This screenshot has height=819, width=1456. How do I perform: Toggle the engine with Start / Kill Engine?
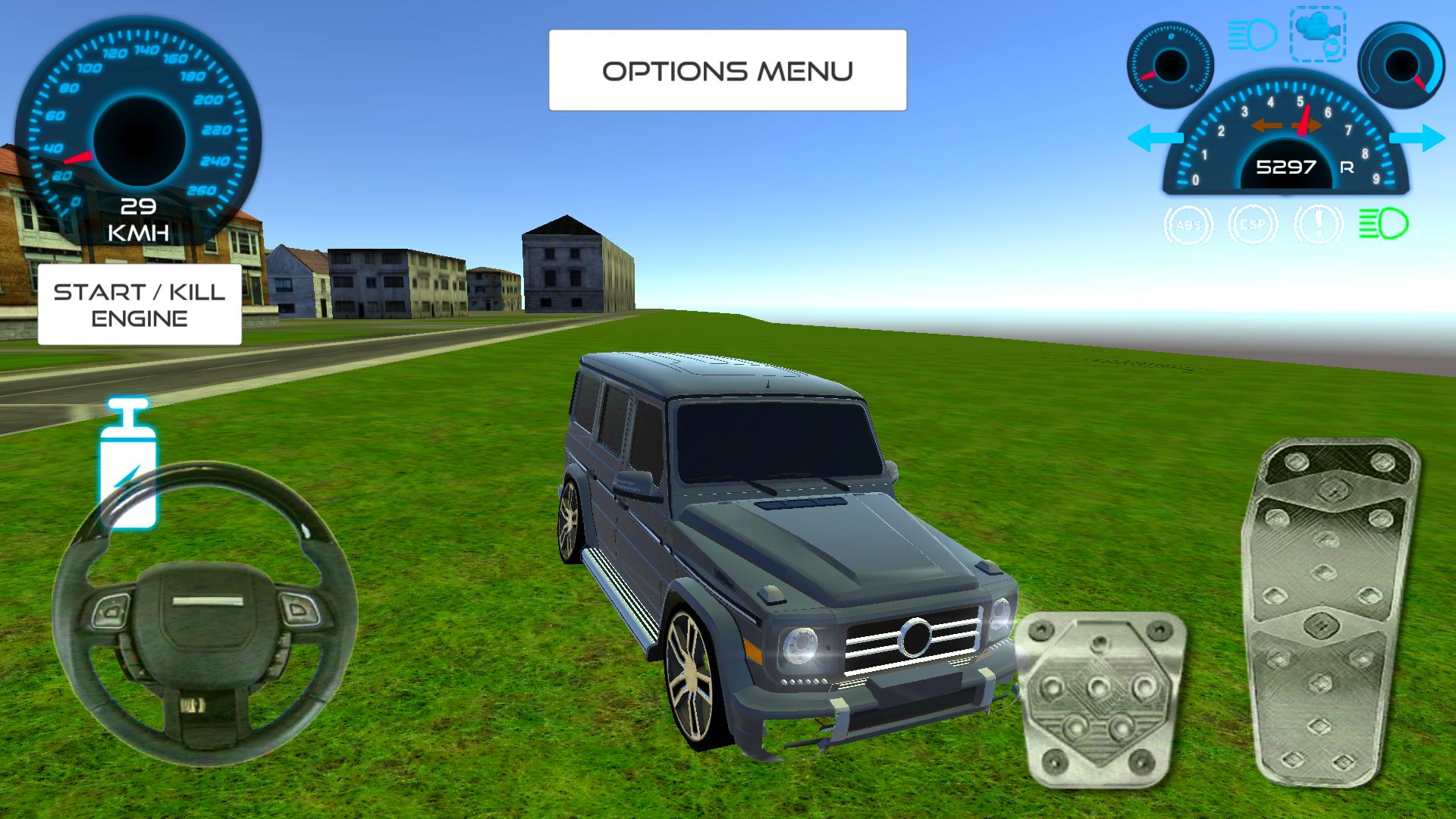(x=138, y=306)
